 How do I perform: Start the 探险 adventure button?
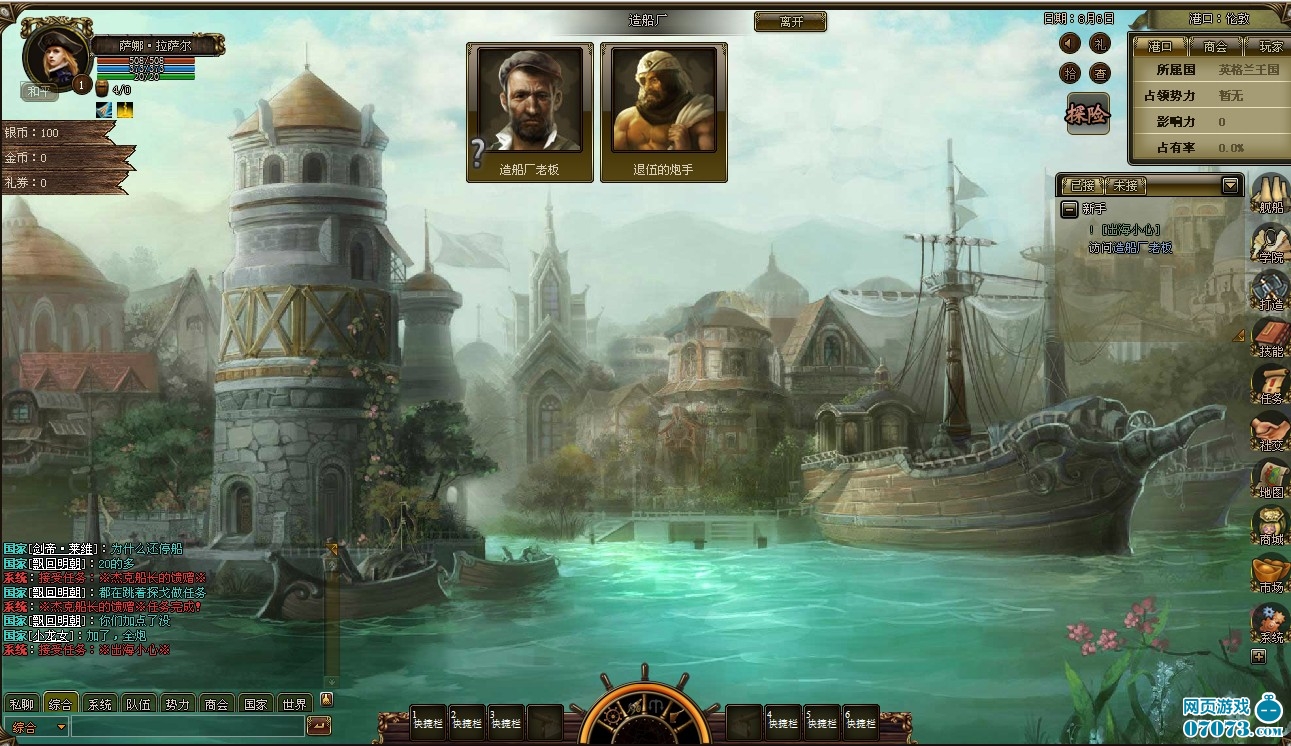pos(1087,115)
